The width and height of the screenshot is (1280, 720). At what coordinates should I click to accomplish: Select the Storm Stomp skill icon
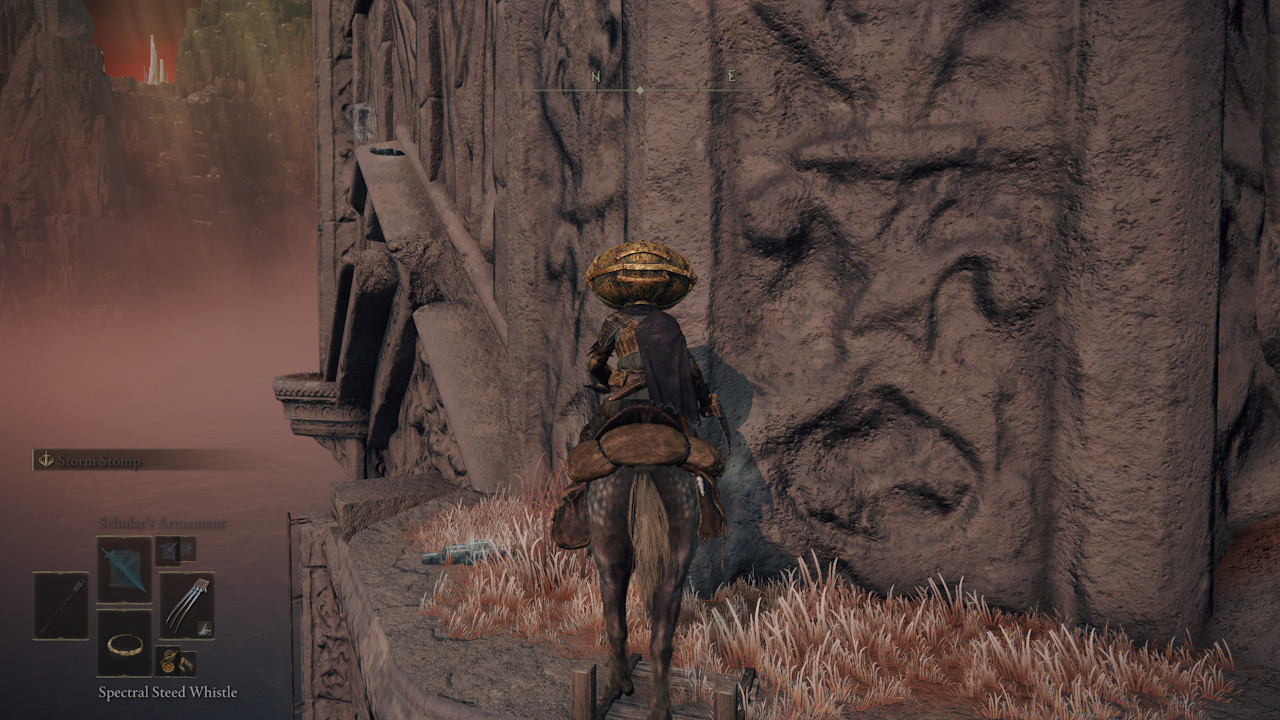tap(44, 459)
